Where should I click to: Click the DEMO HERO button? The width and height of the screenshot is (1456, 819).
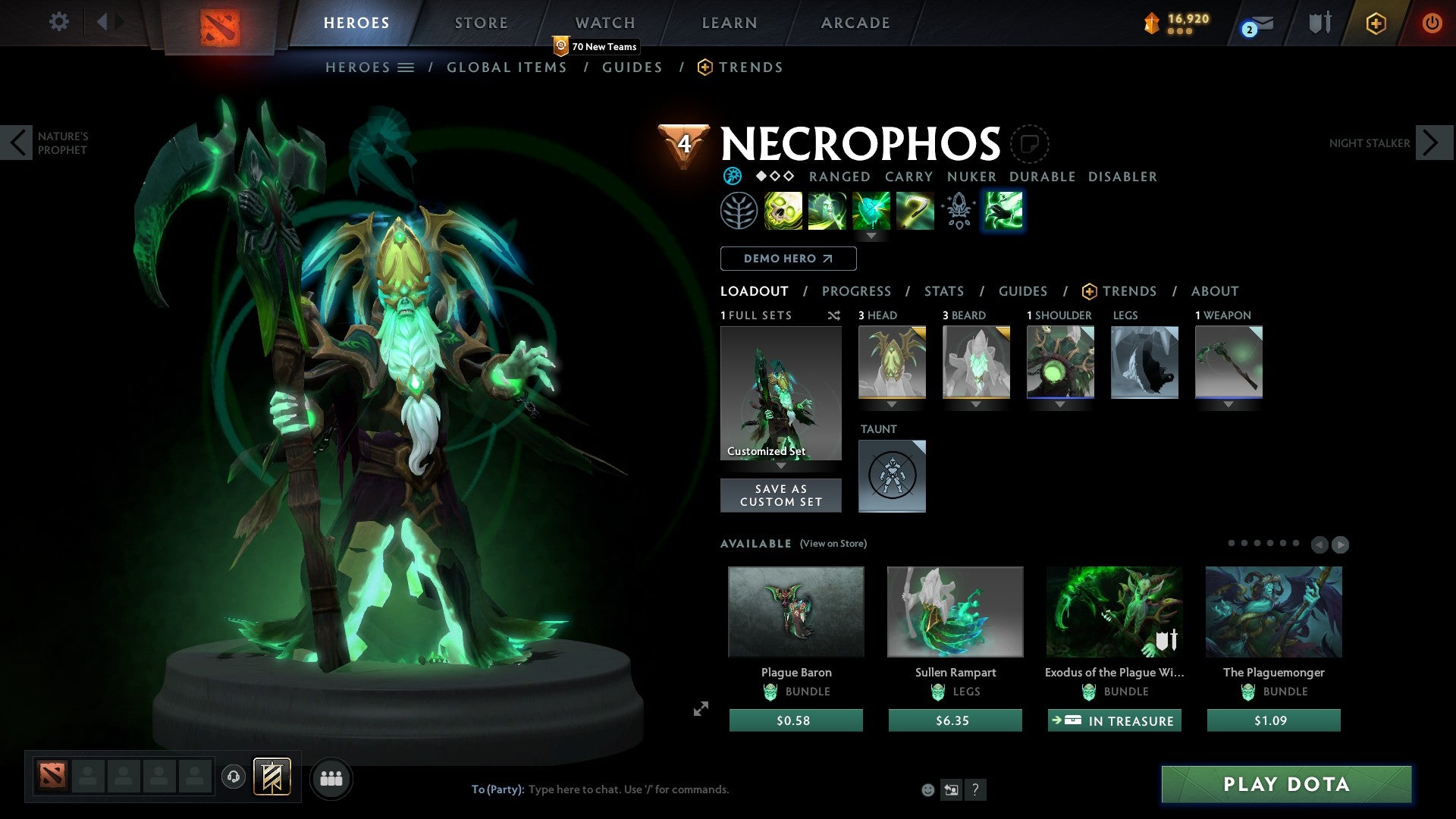[787, 259]
